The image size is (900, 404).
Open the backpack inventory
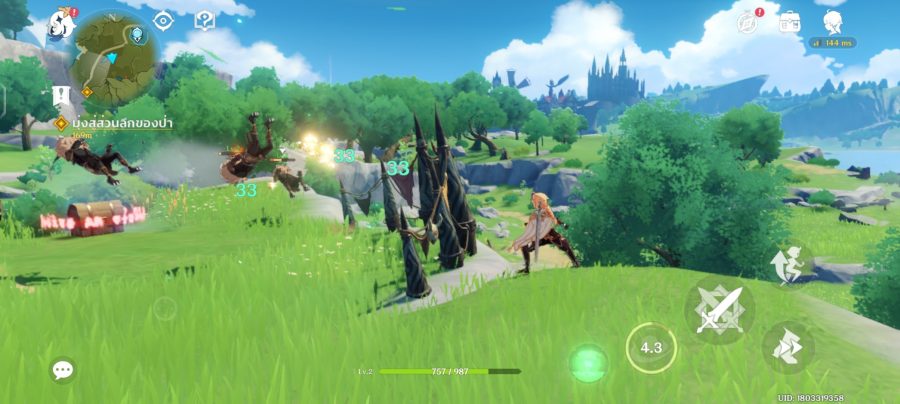[x=790, y=21]
